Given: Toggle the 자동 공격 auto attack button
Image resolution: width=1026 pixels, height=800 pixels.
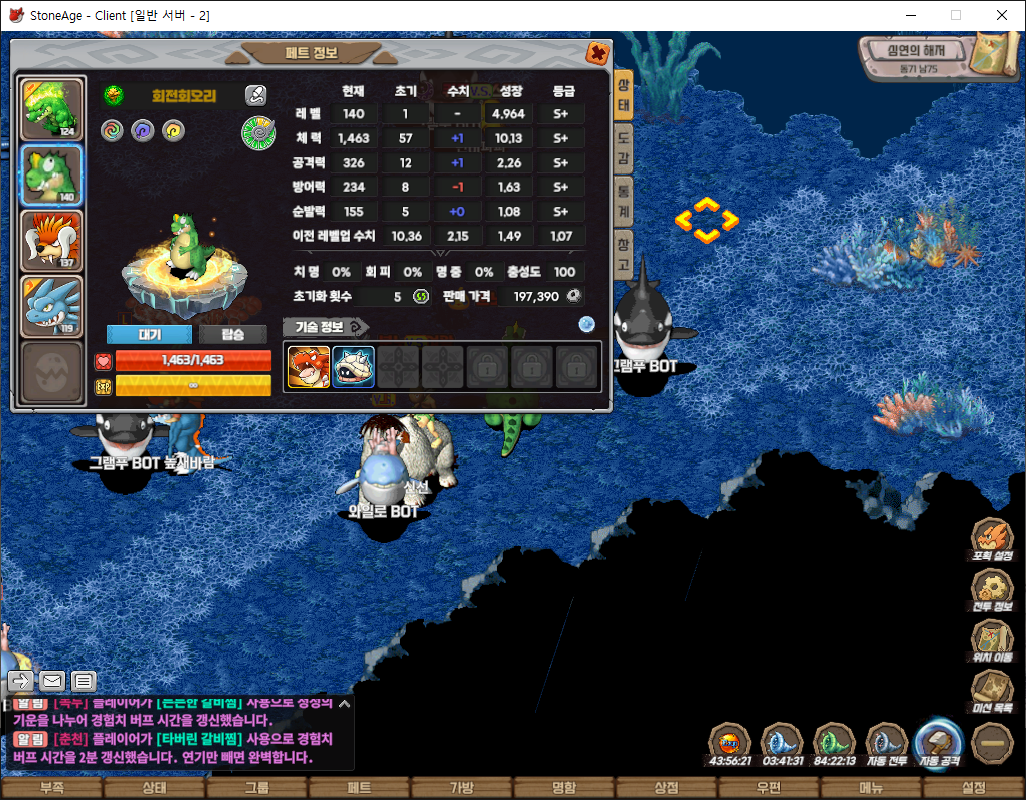Looking at the screenshot, I should [x=939, y=743].
